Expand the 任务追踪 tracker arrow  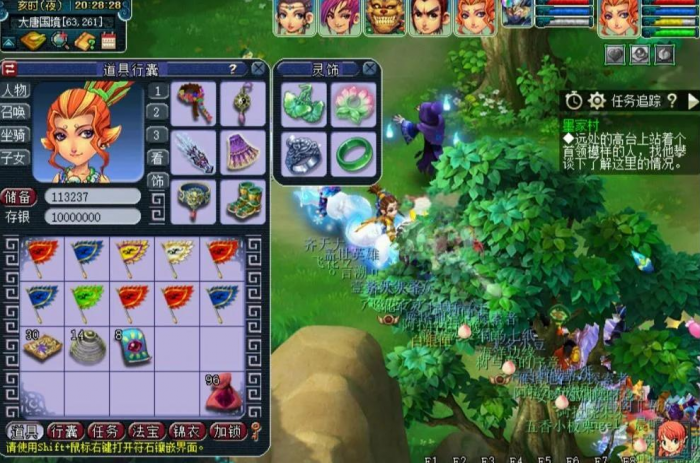(x=693, y=101)
